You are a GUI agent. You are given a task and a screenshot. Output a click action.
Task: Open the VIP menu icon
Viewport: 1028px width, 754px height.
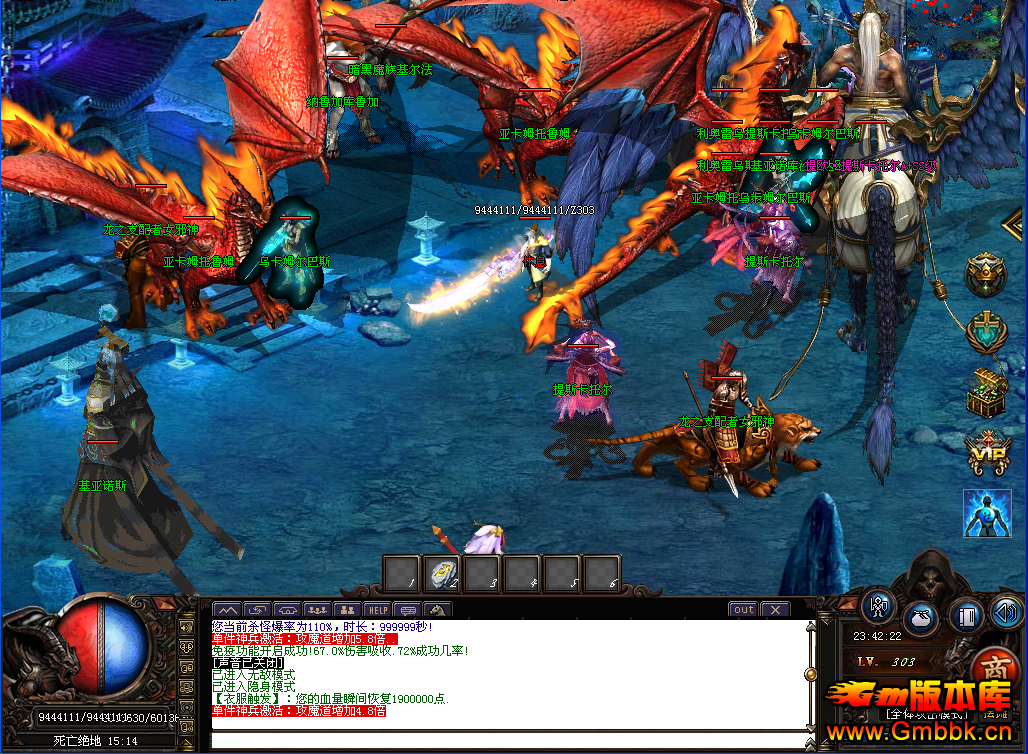coord(986,452)
